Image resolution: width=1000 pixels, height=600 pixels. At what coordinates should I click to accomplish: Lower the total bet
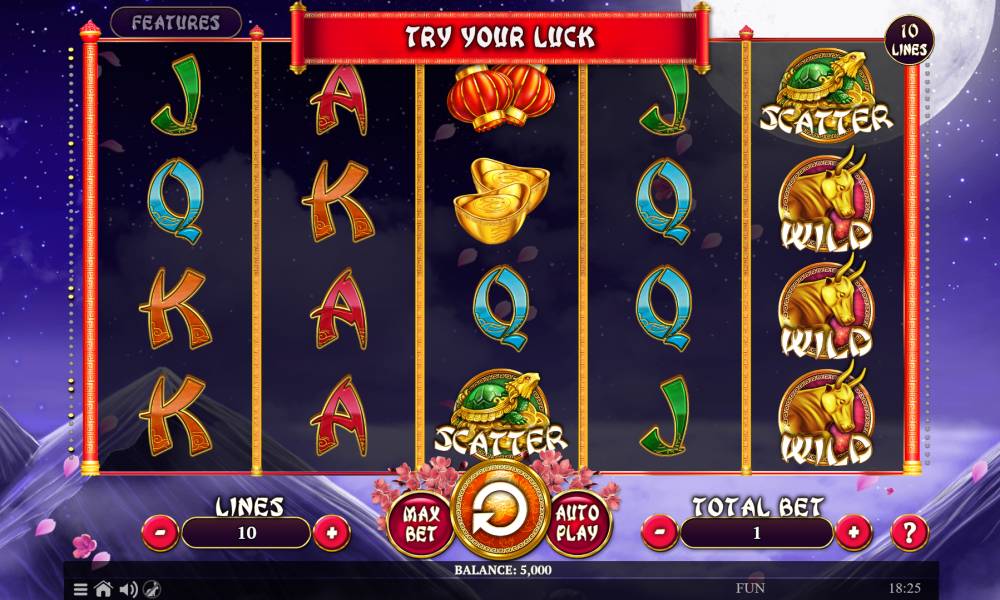point(659,532)
